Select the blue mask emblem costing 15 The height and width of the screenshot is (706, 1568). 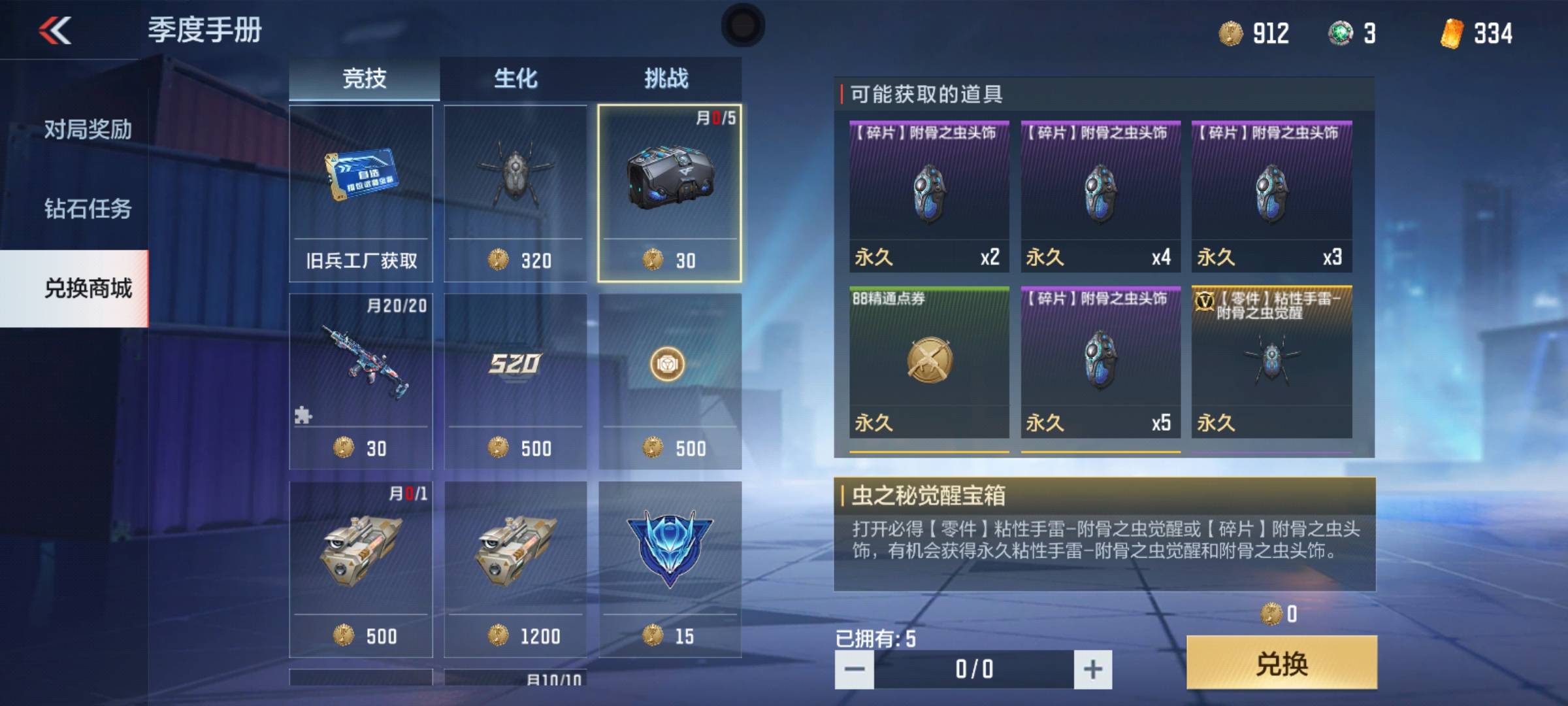(x=670, y=569)
